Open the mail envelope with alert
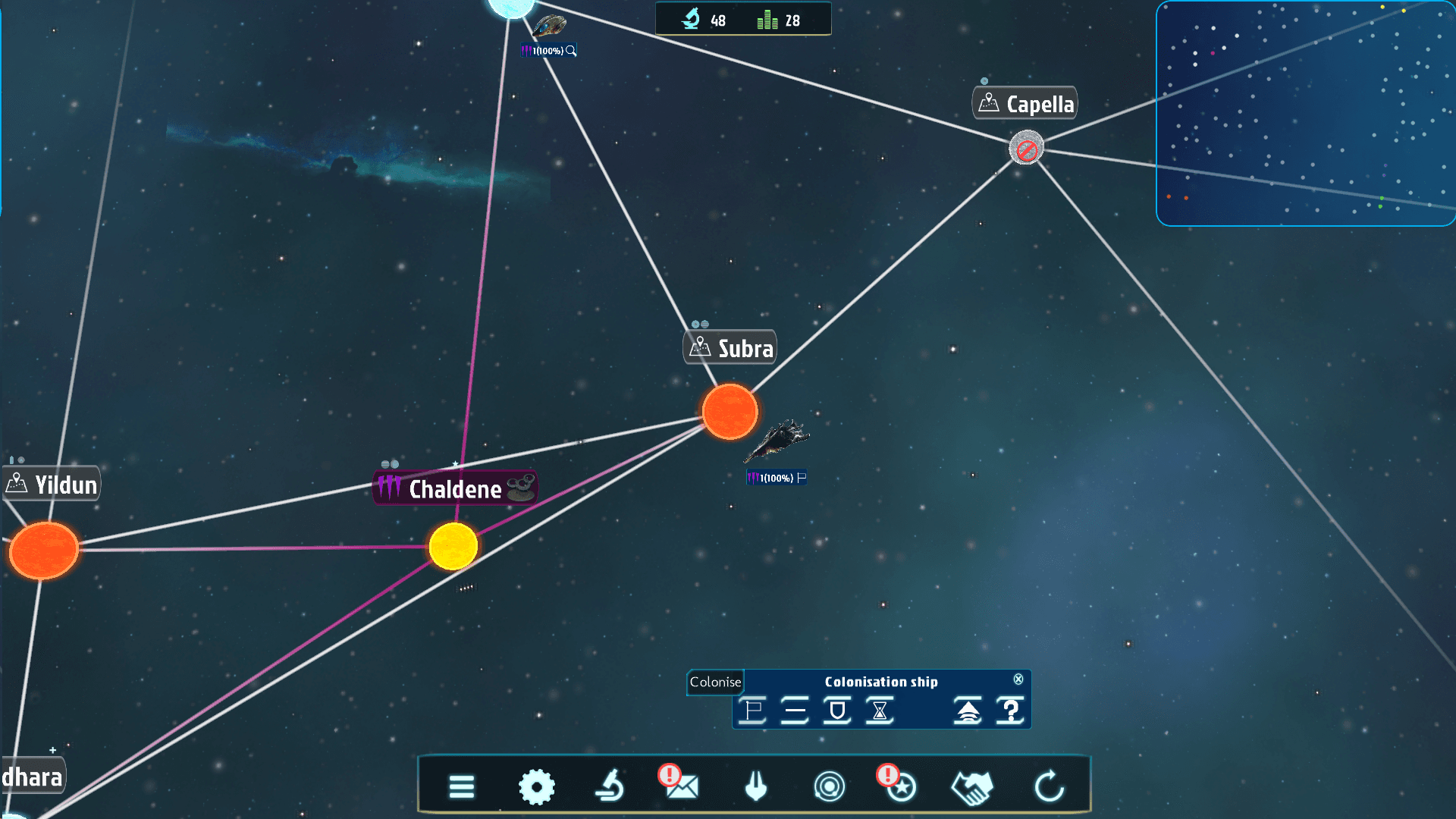 681,786
